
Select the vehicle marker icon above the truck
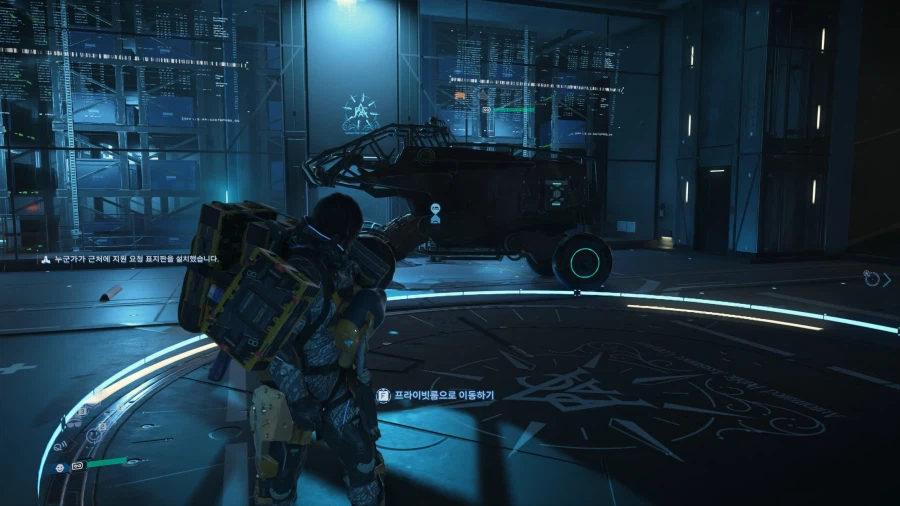click(435, 212)
